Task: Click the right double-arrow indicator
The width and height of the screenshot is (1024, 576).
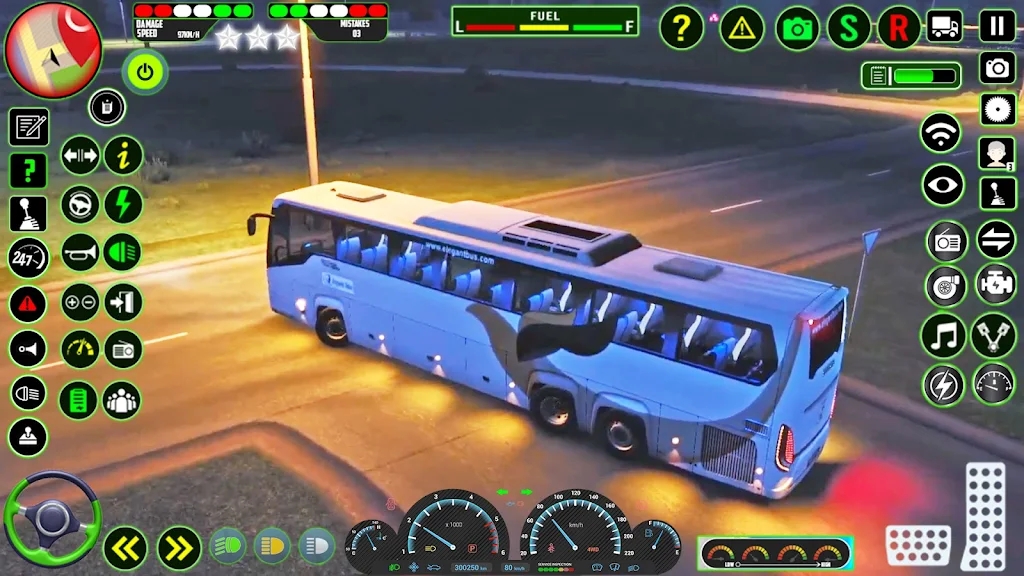Action: coord(179,547)
